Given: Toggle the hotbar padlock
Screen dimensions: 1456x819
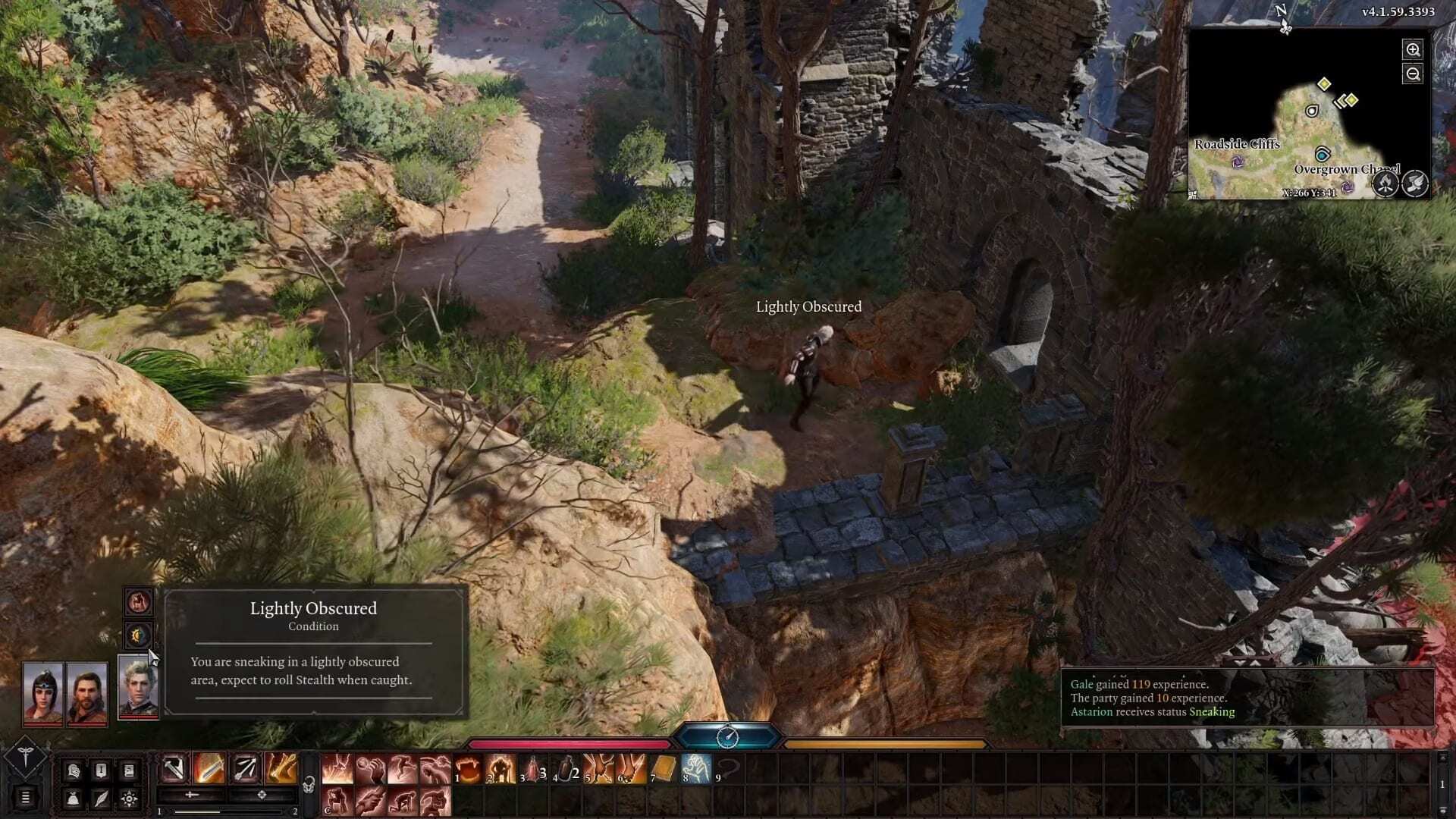Looking at the screenshot, I should click(x=309, y=785).
